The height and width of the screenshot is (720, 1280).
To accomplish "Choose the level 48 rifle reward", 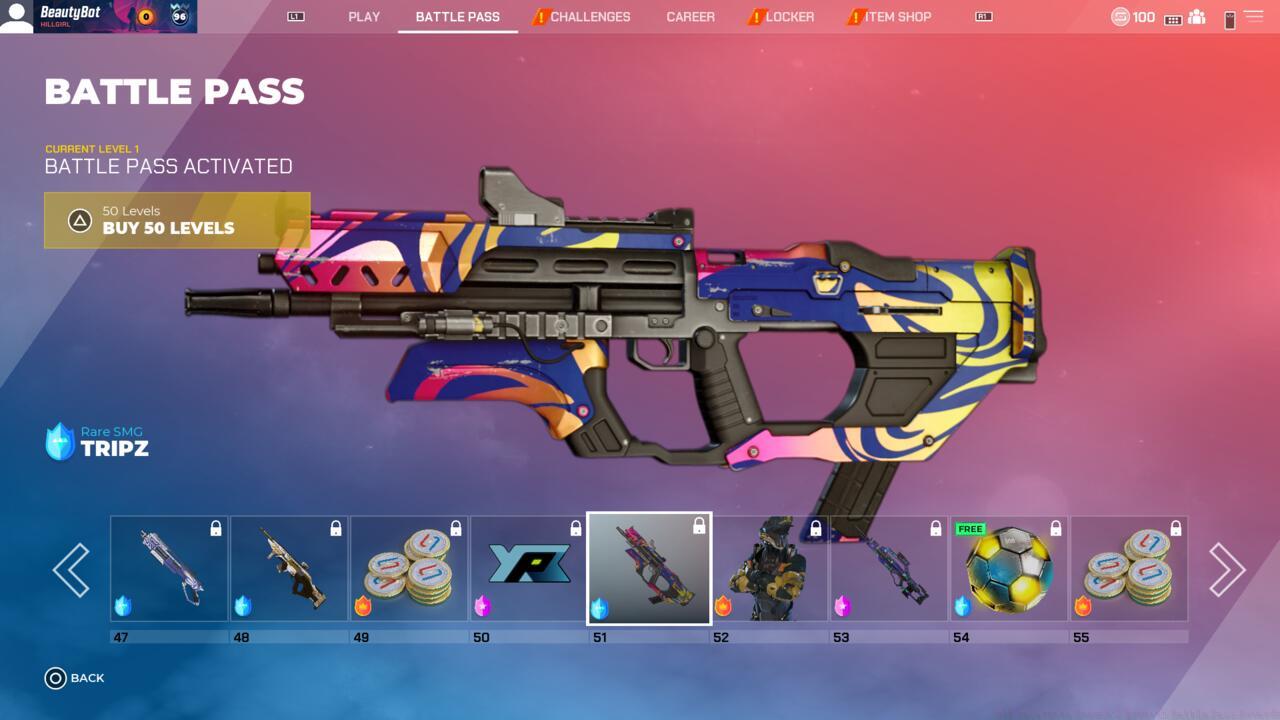I will (x=289, y=569).
